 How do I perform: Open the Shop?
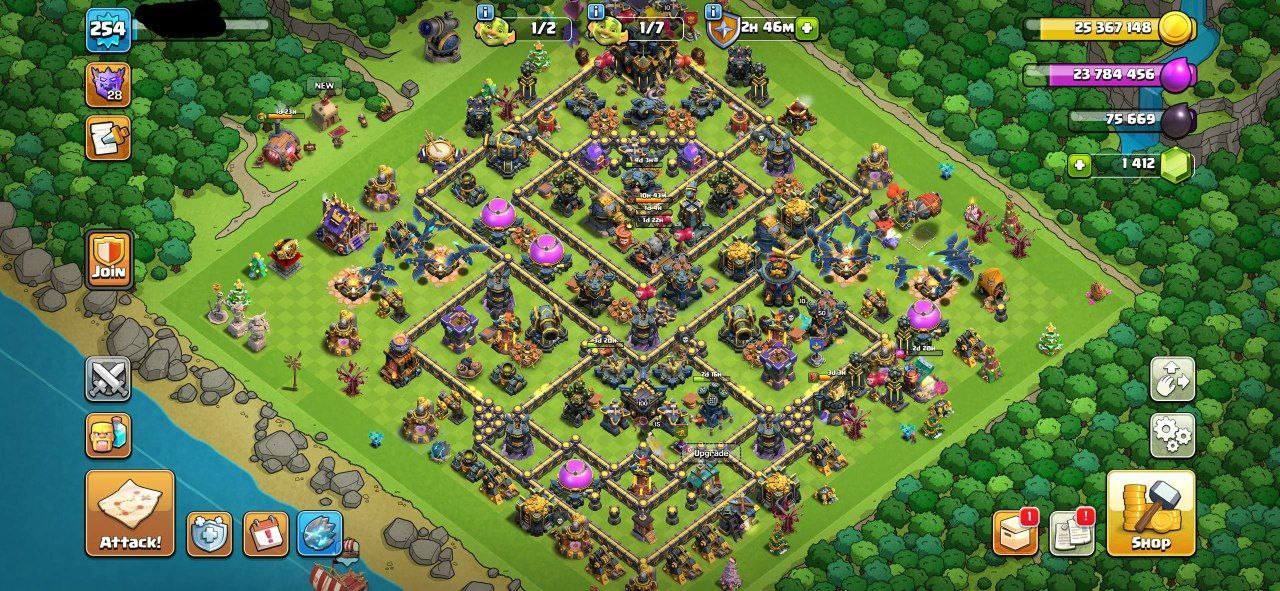click(1150, 514)
